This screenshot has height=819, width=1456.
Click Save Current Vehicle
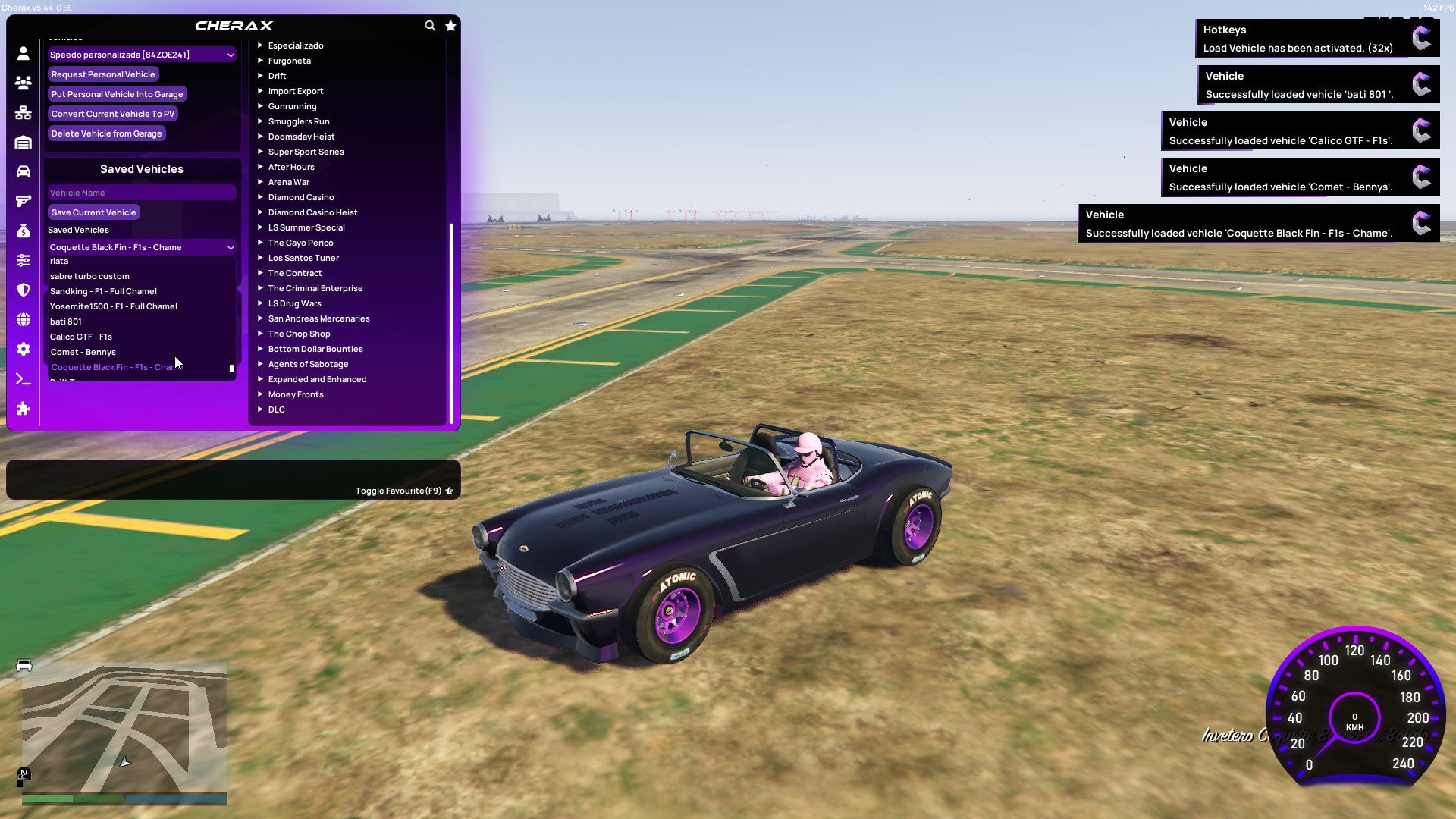click(x=93, y=212)
